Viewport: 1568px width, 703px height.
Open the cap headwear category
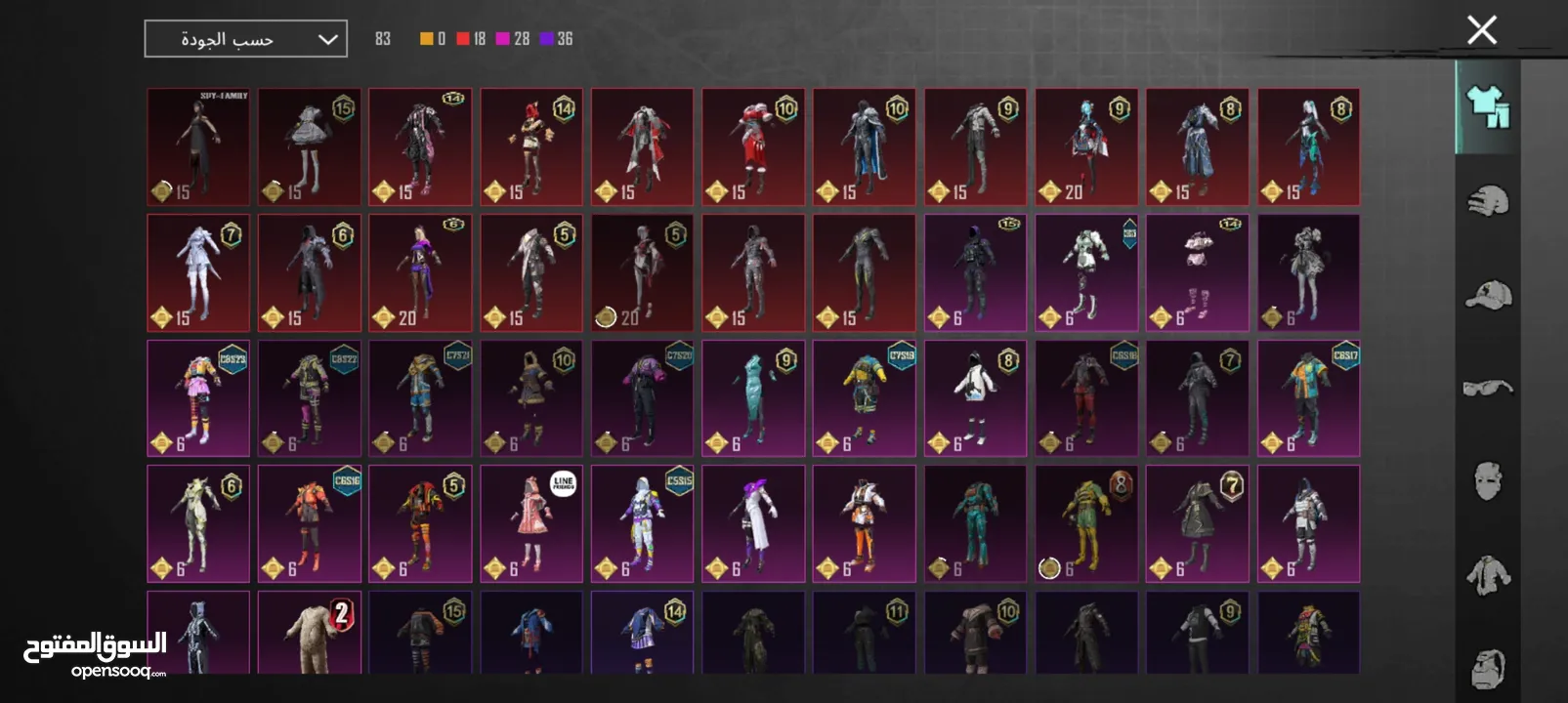tap(1487, 294)
